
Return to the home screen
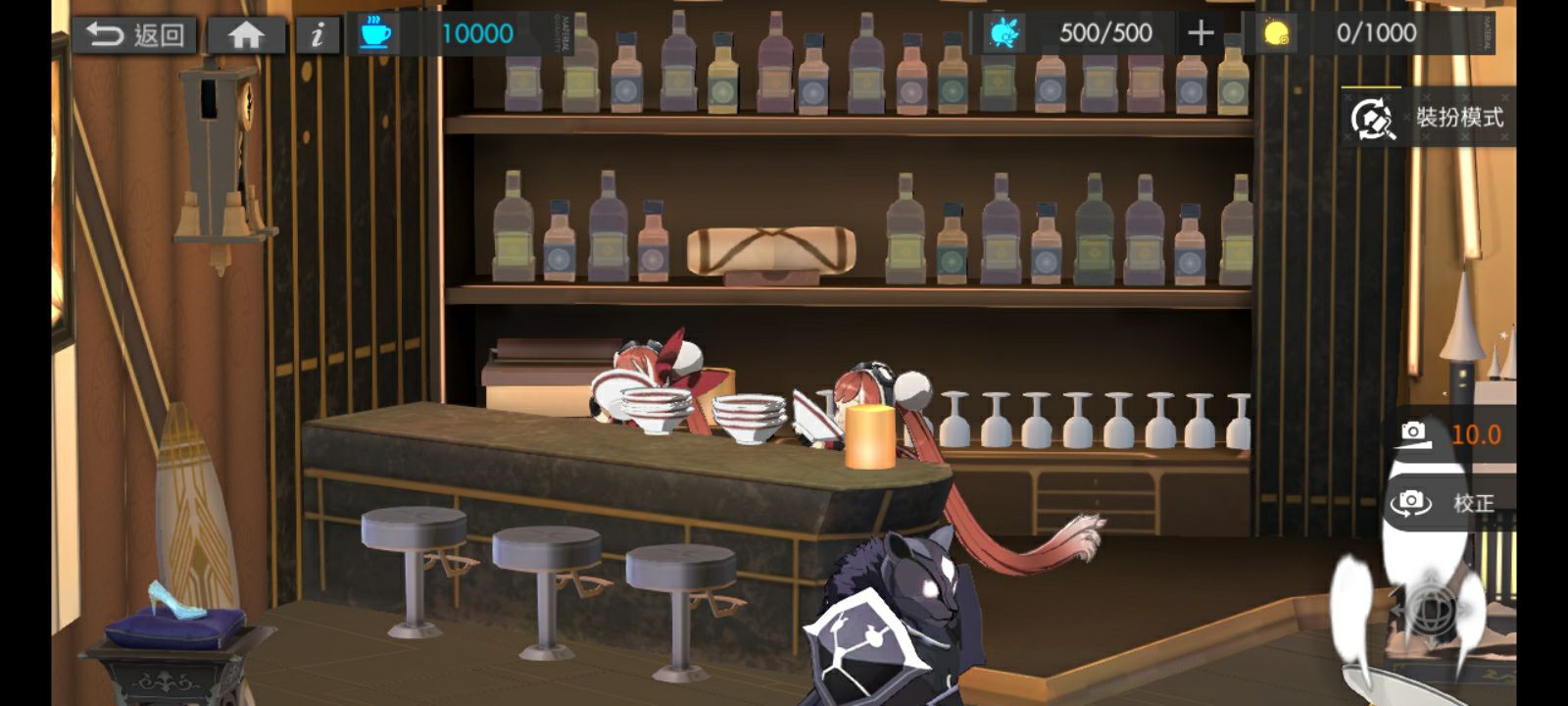click(246, 35)
